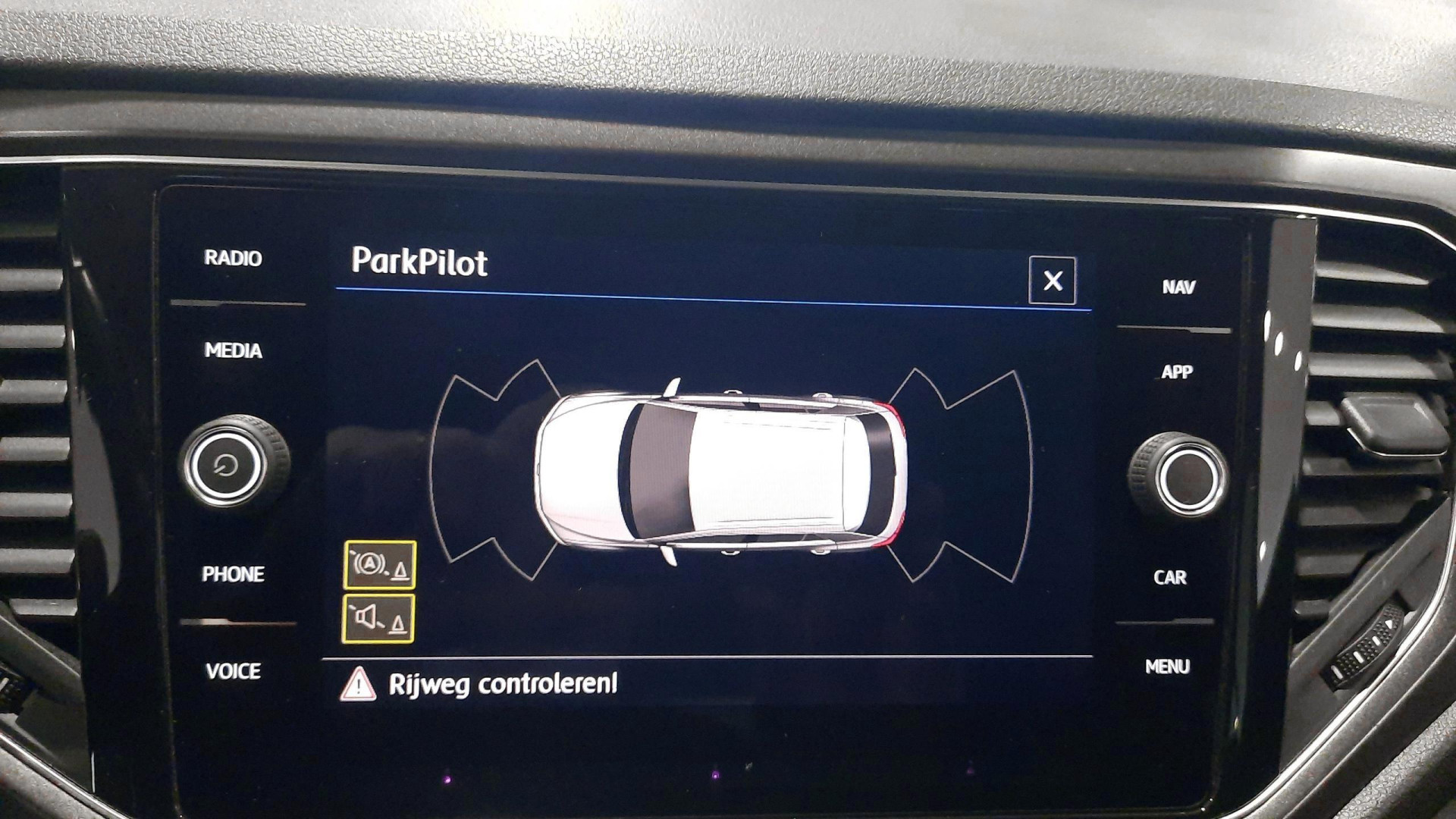The image size is (1456, 819).
Task: Select the APP button
Action: tap(1176, 372)
